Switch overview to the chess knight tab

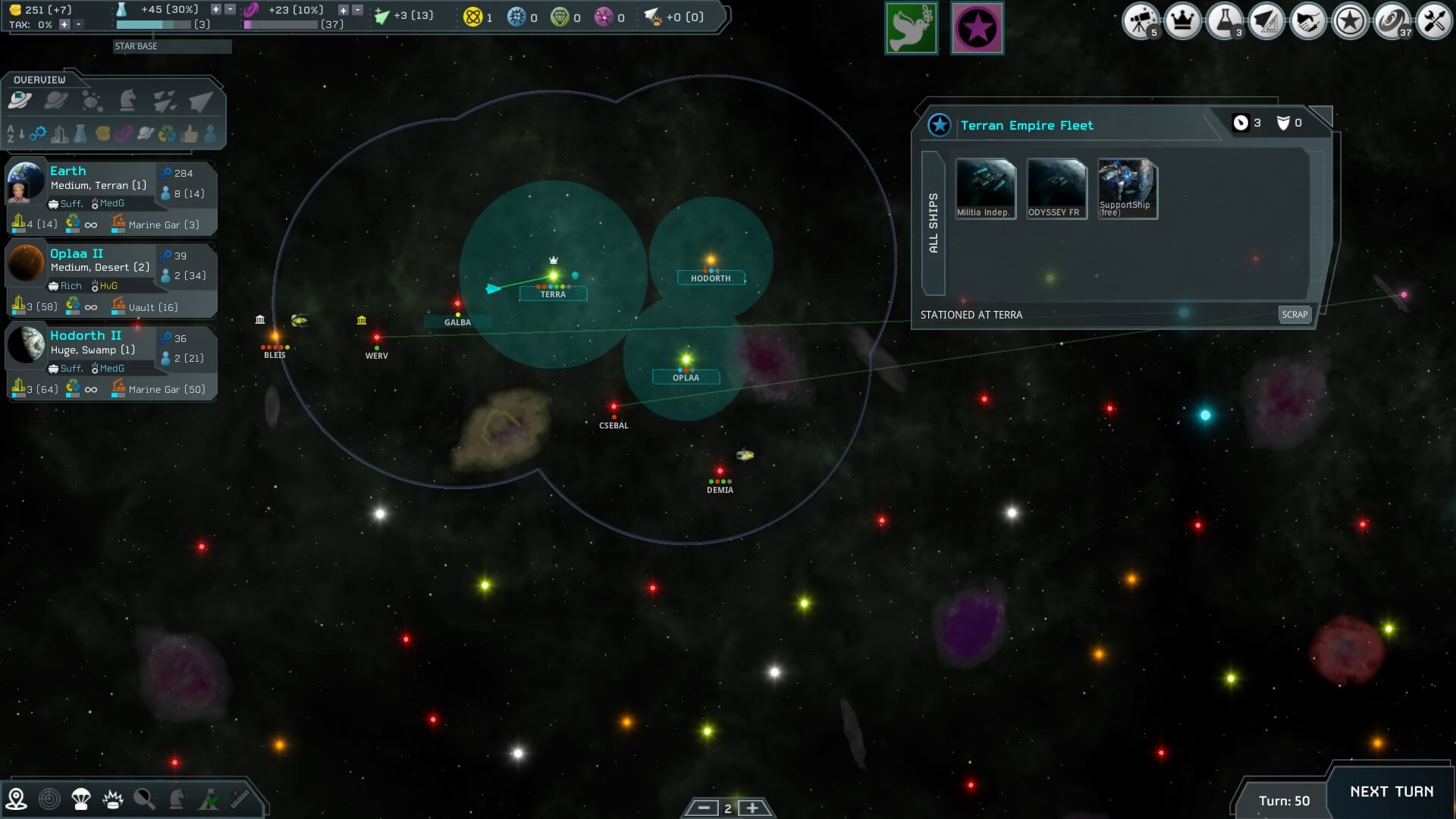pos(127,101)
